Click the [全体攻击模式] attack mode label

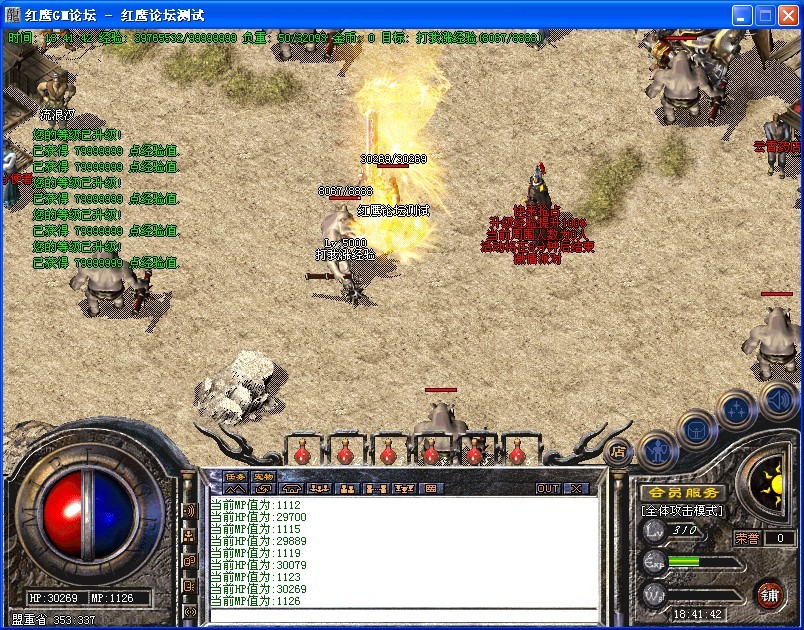(x=682, y=511)
